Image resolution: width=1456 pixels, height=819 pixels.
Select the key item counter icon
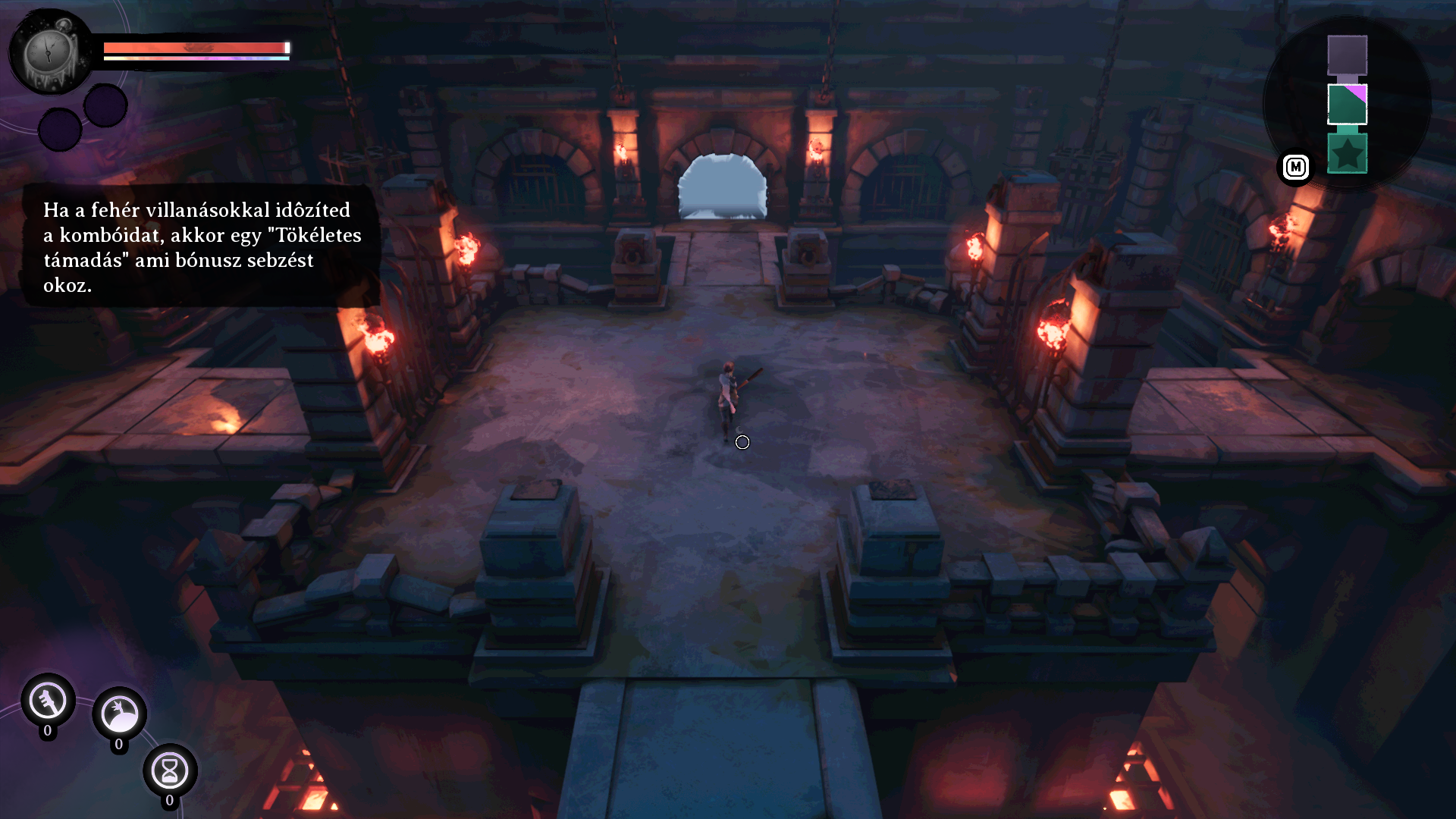click(x=48, y=701)
